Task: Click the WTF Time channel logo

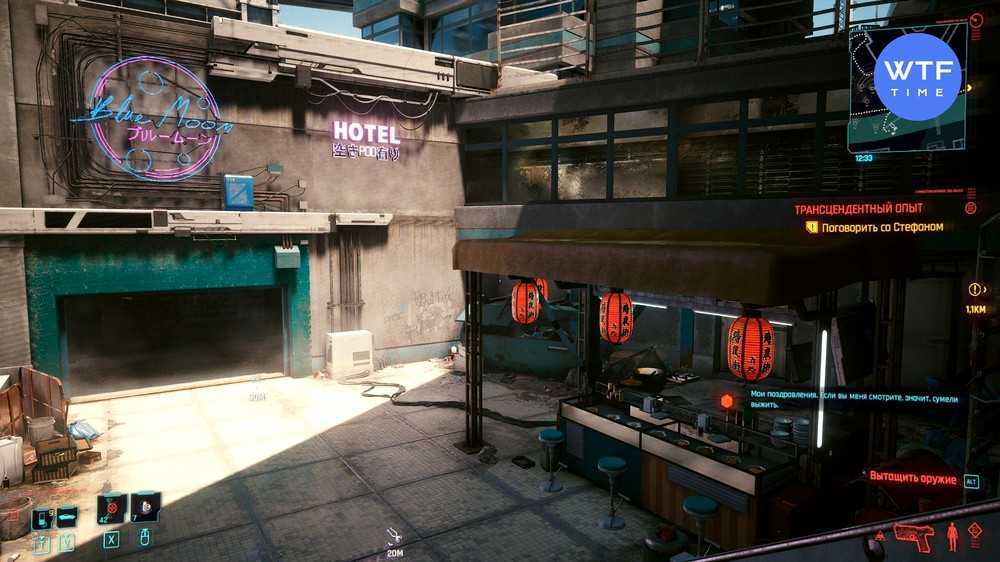Action: coord(917,77)
